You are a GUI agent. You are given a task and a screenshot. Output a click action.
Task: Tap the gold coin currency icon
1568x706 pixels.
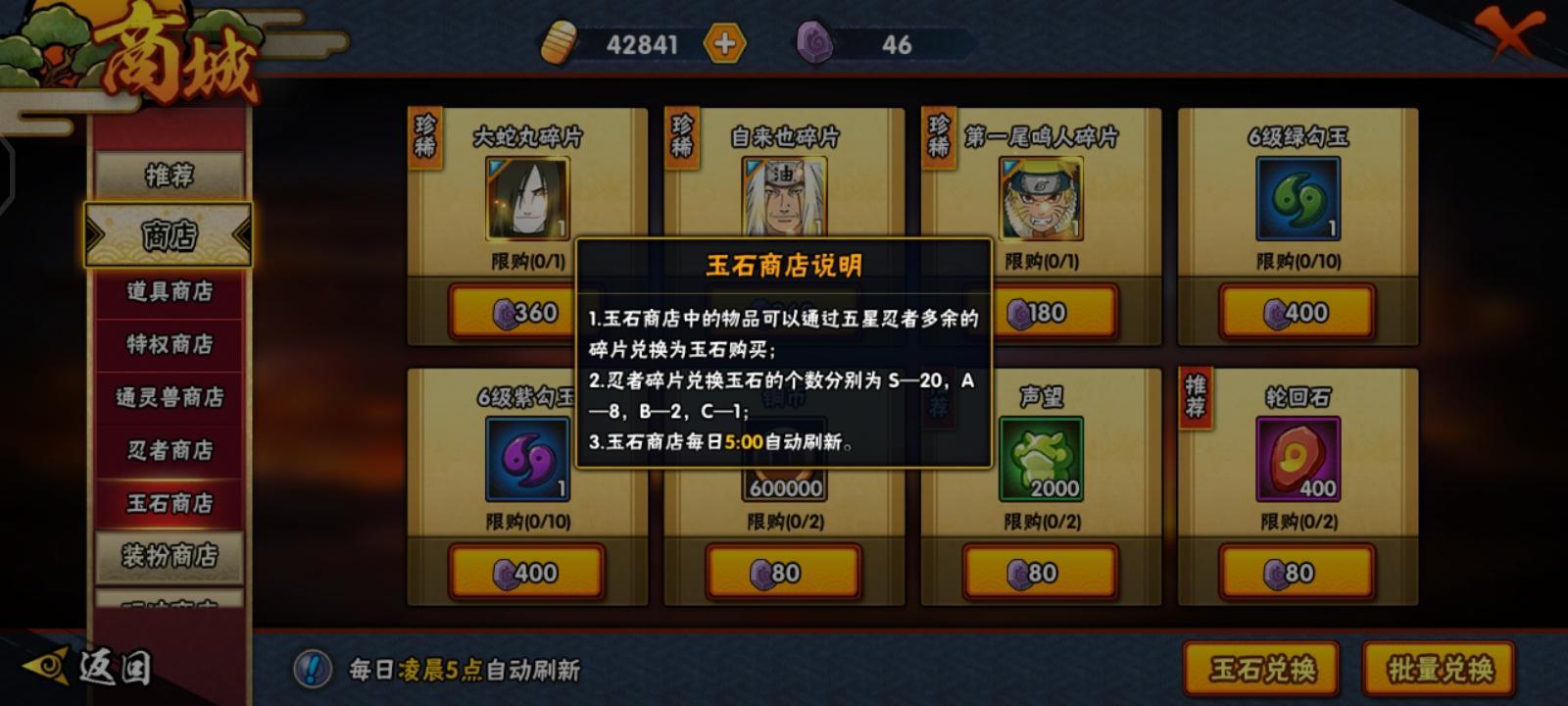point(559,43)
